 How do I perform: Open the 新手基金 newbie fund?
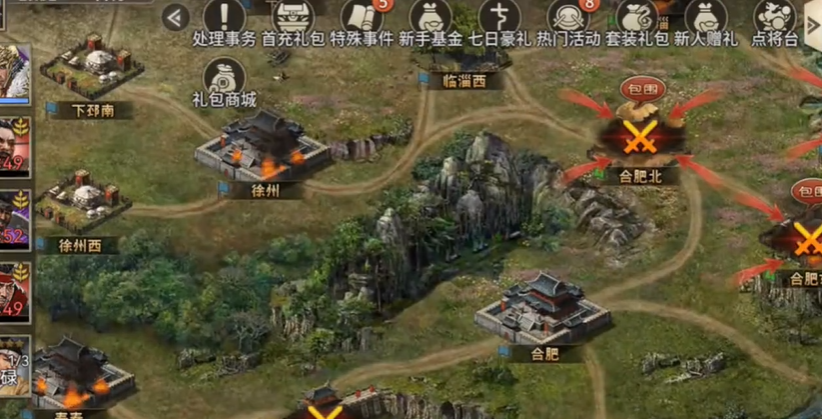(430, 20)
